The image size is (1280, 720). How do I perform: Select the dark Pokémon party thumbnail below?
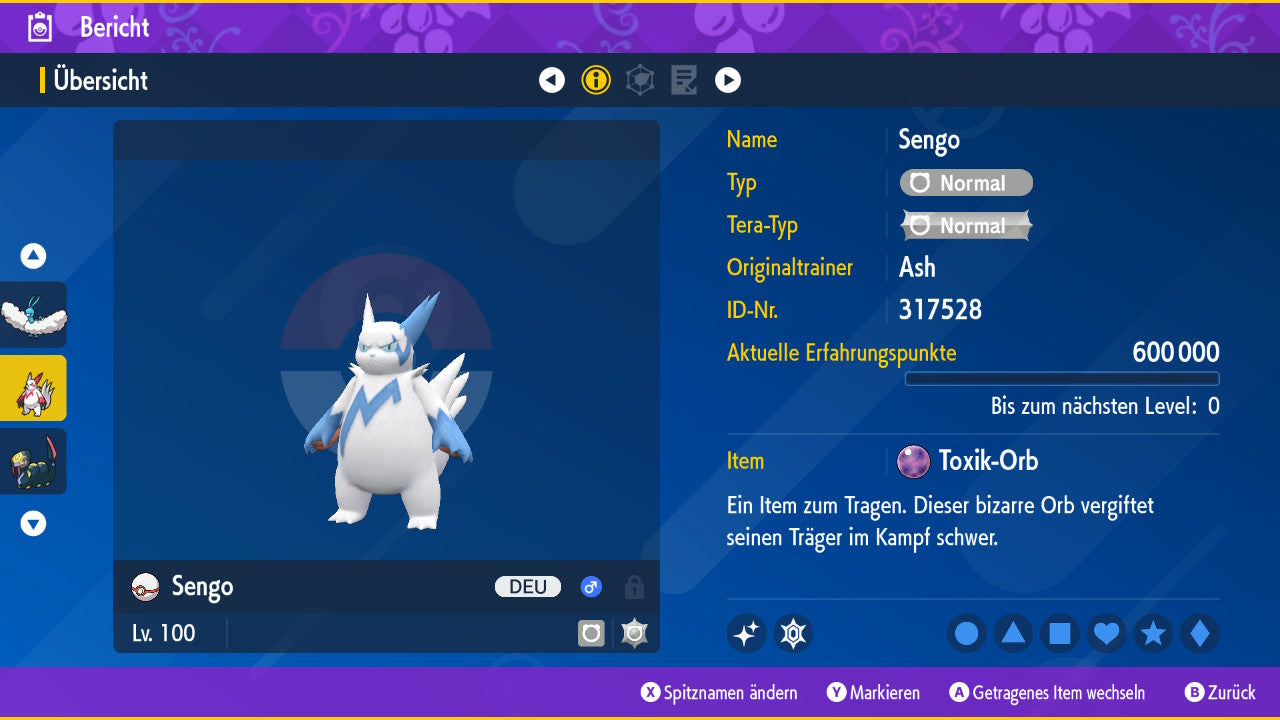pyautogui.click(x=33, y=461)
